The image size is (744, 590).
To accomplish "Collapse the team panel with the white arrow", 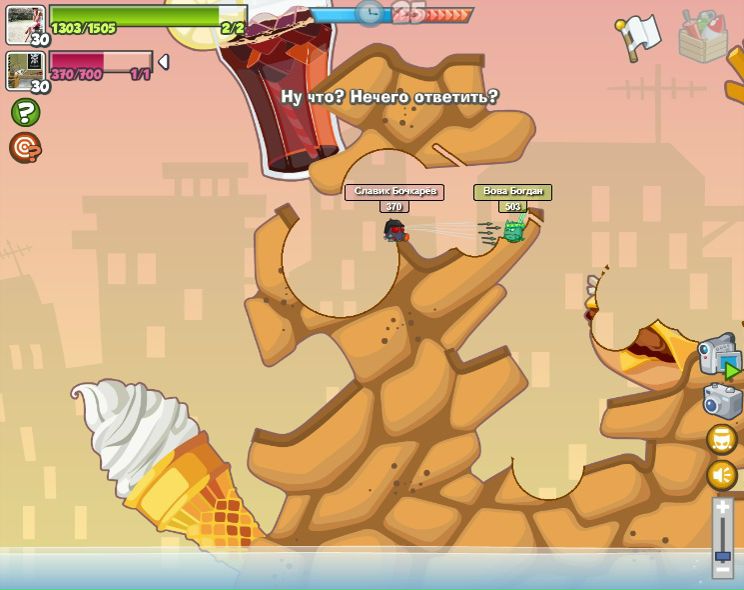I will [163, 62].
